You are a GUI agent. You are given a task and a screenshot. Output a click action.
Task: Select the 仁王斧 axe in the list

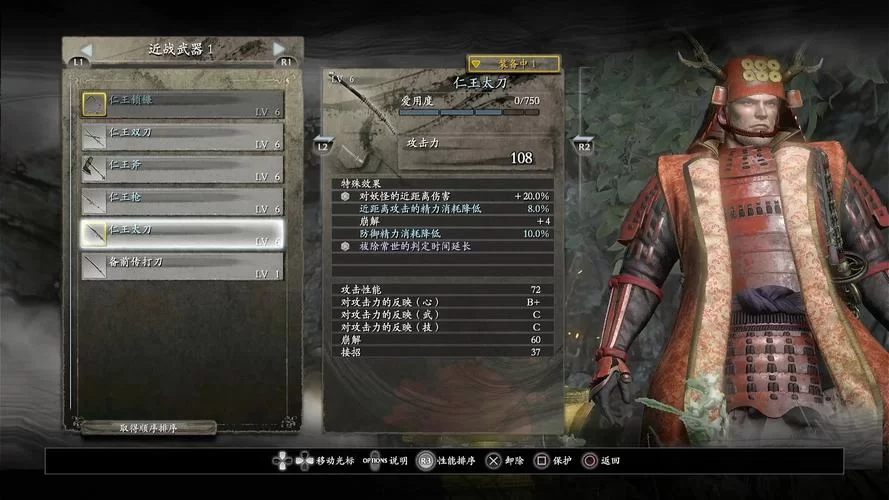coord(182,169)
